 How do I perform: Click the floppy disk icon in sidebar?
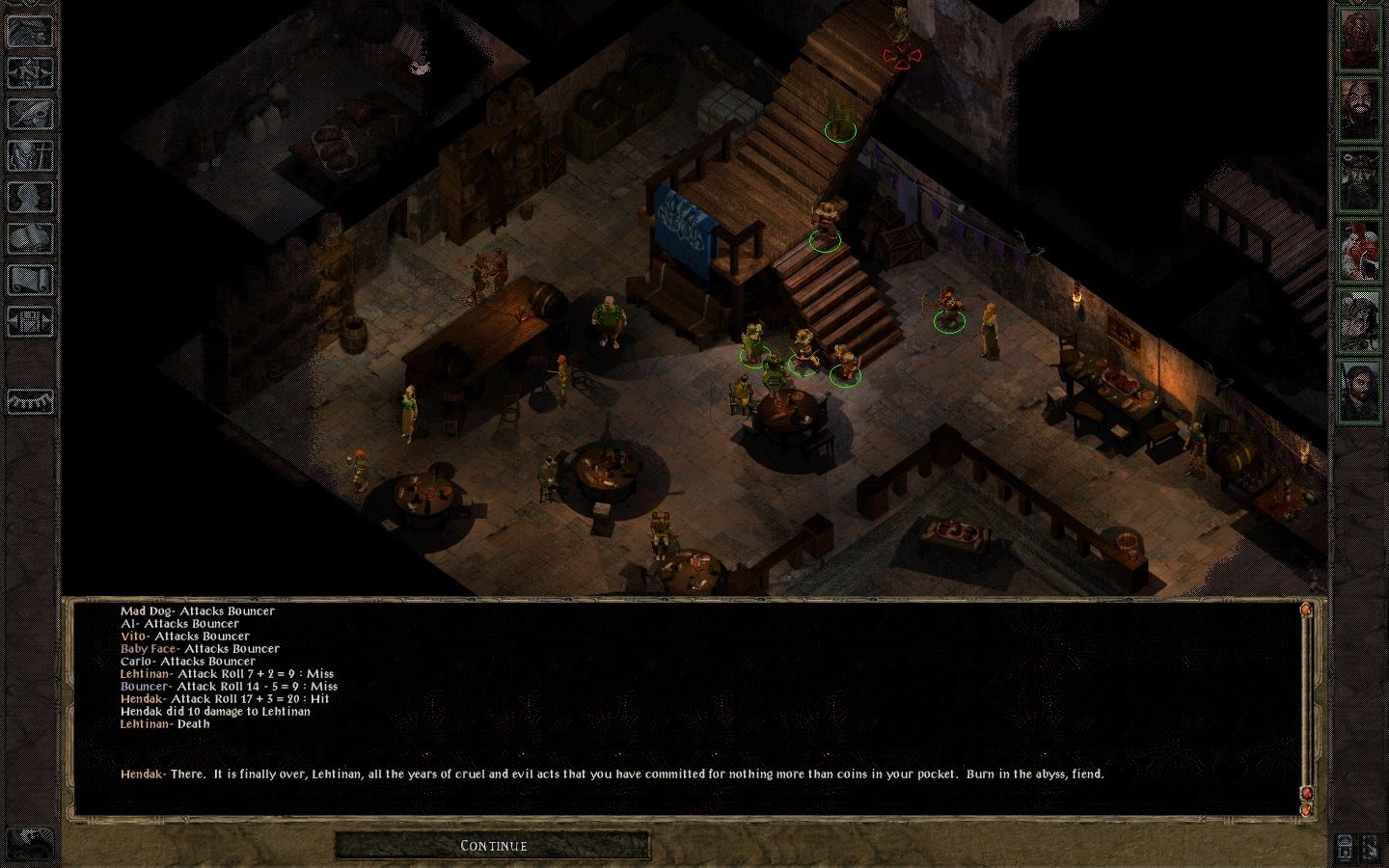[x=30, y=321]
